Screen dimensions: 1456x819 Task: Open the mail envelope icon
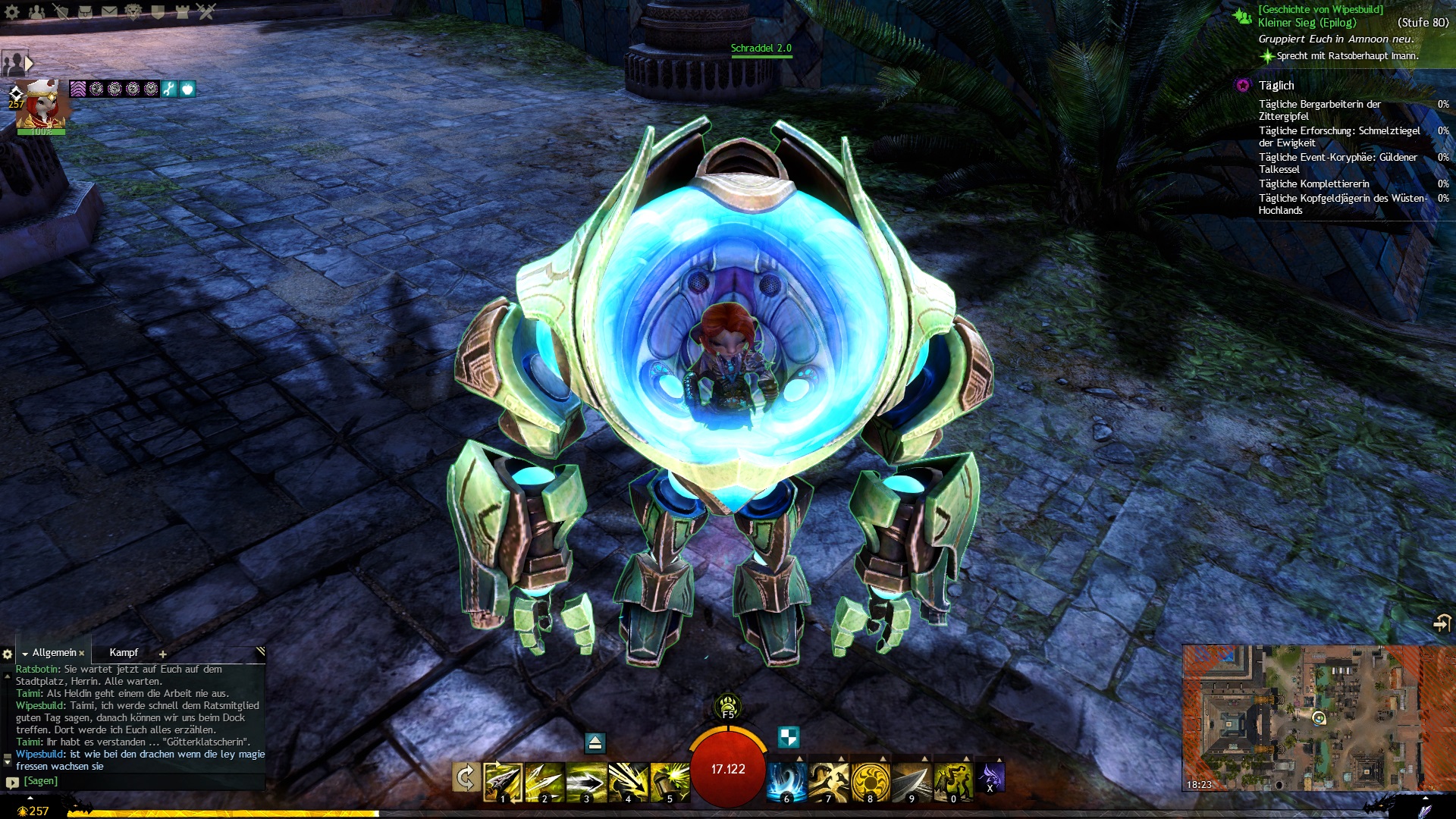coord(109,11)
